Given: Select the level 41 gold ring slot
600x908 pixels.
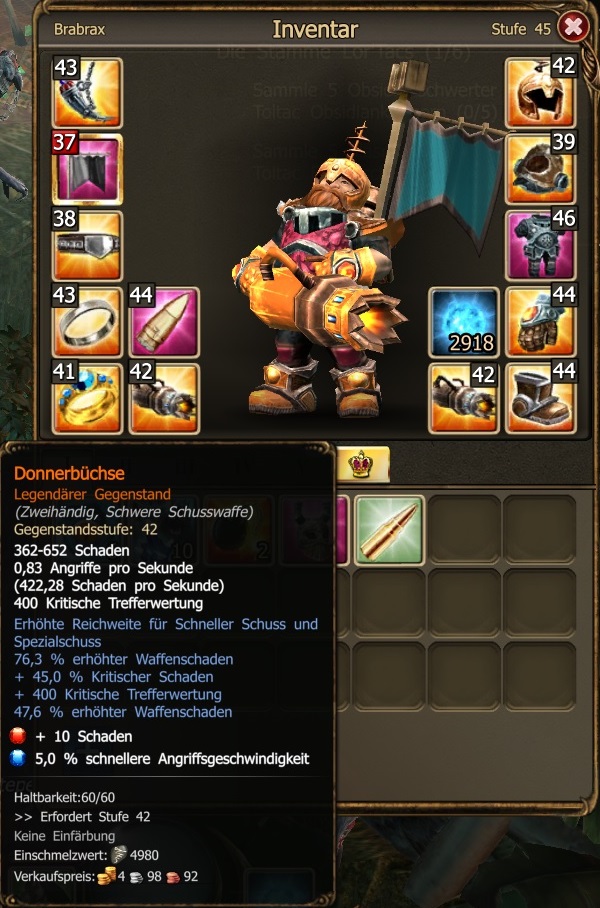Looking at the screenshot, I should [x=87, y=398].
